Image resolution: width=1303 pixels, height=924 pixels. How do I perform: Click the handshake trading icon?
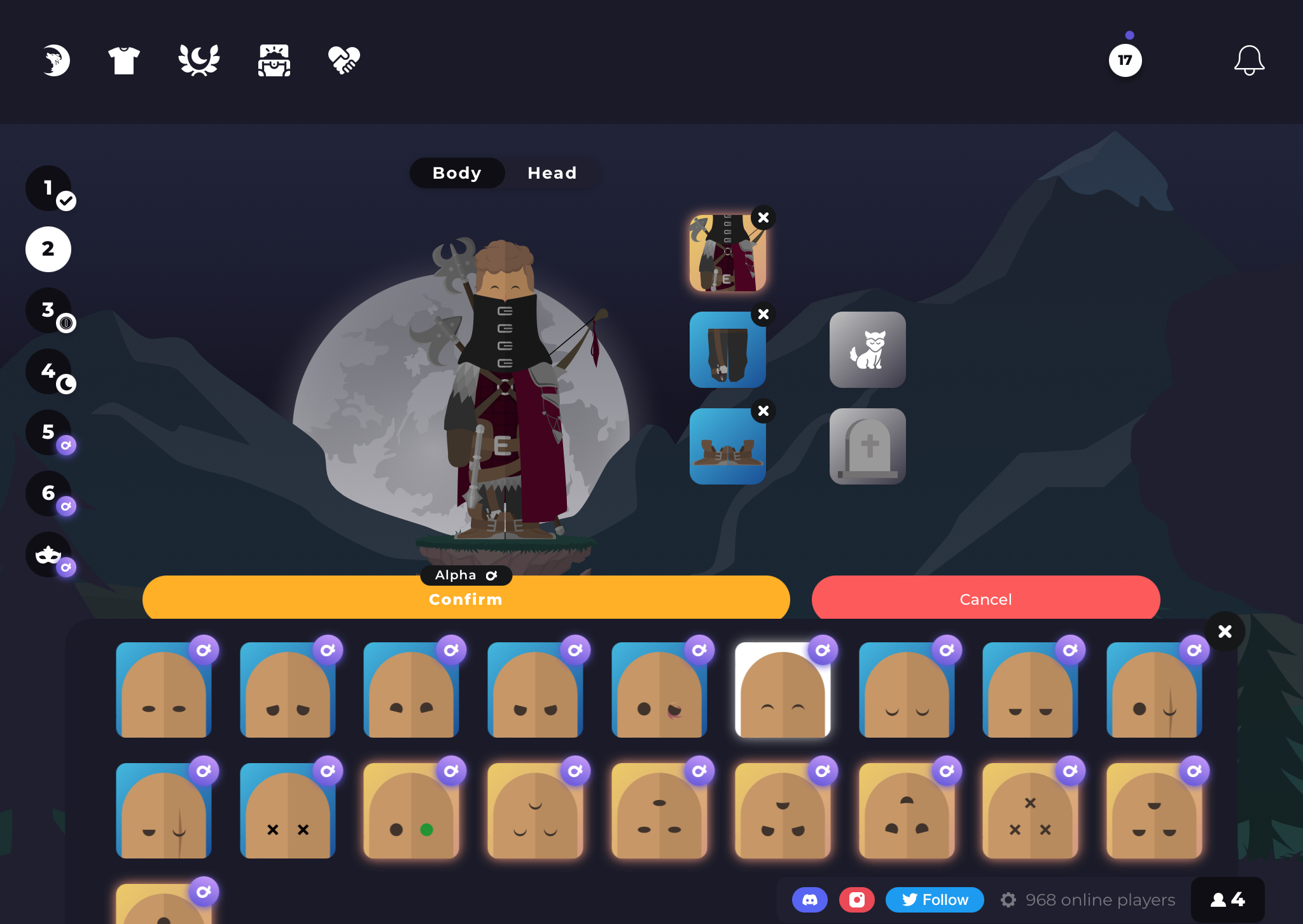[345, 60]
